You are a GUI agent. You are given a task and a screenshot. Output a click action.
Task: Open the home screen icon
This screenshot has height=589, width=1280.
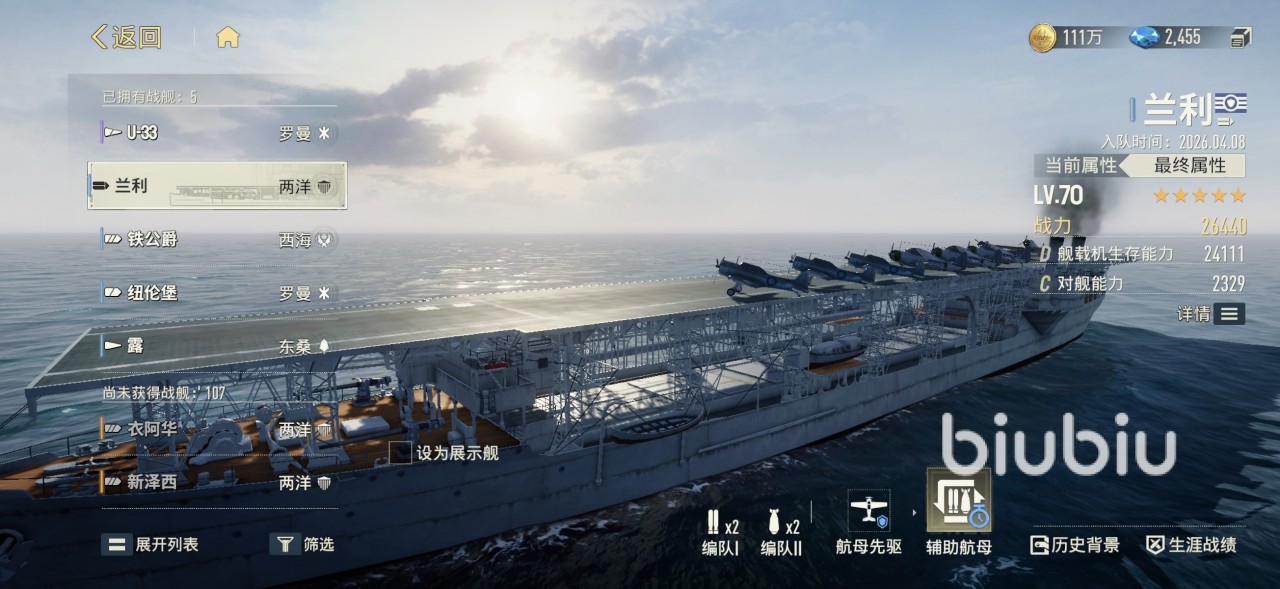pos(228,38)
